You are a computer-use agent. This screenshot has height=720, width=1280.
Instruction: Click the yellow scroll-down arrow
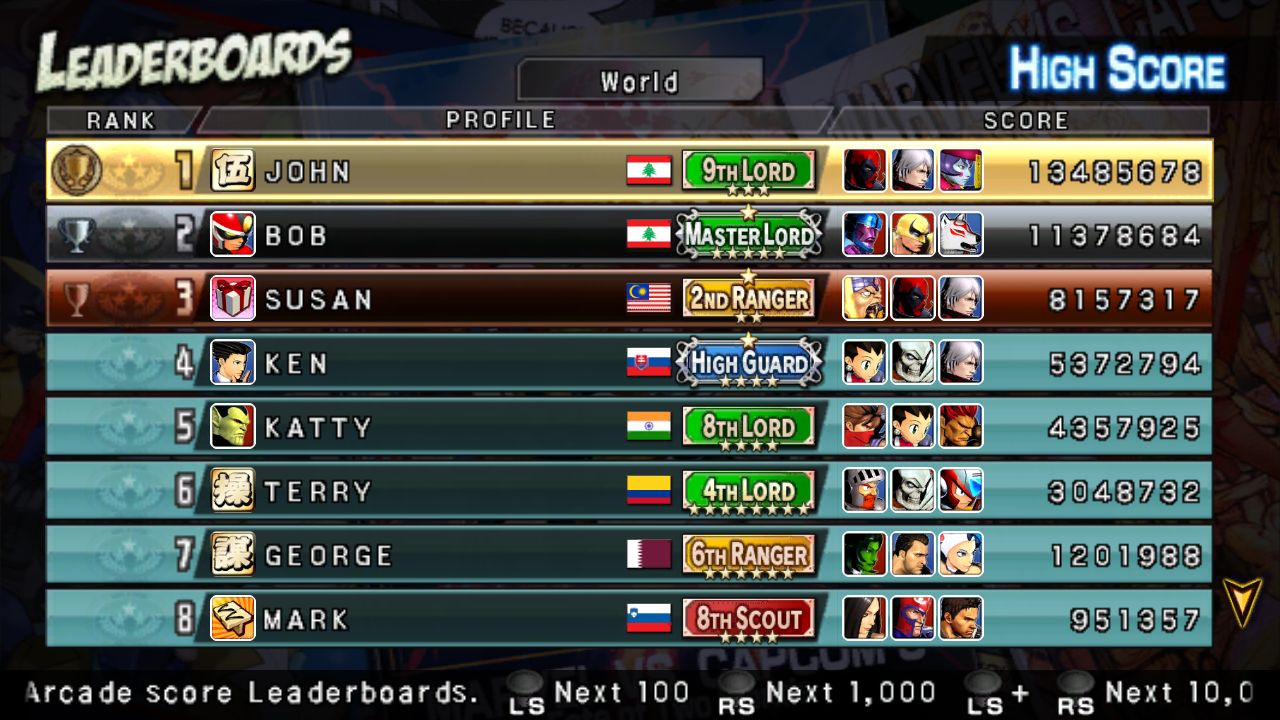pos(1242,602)
